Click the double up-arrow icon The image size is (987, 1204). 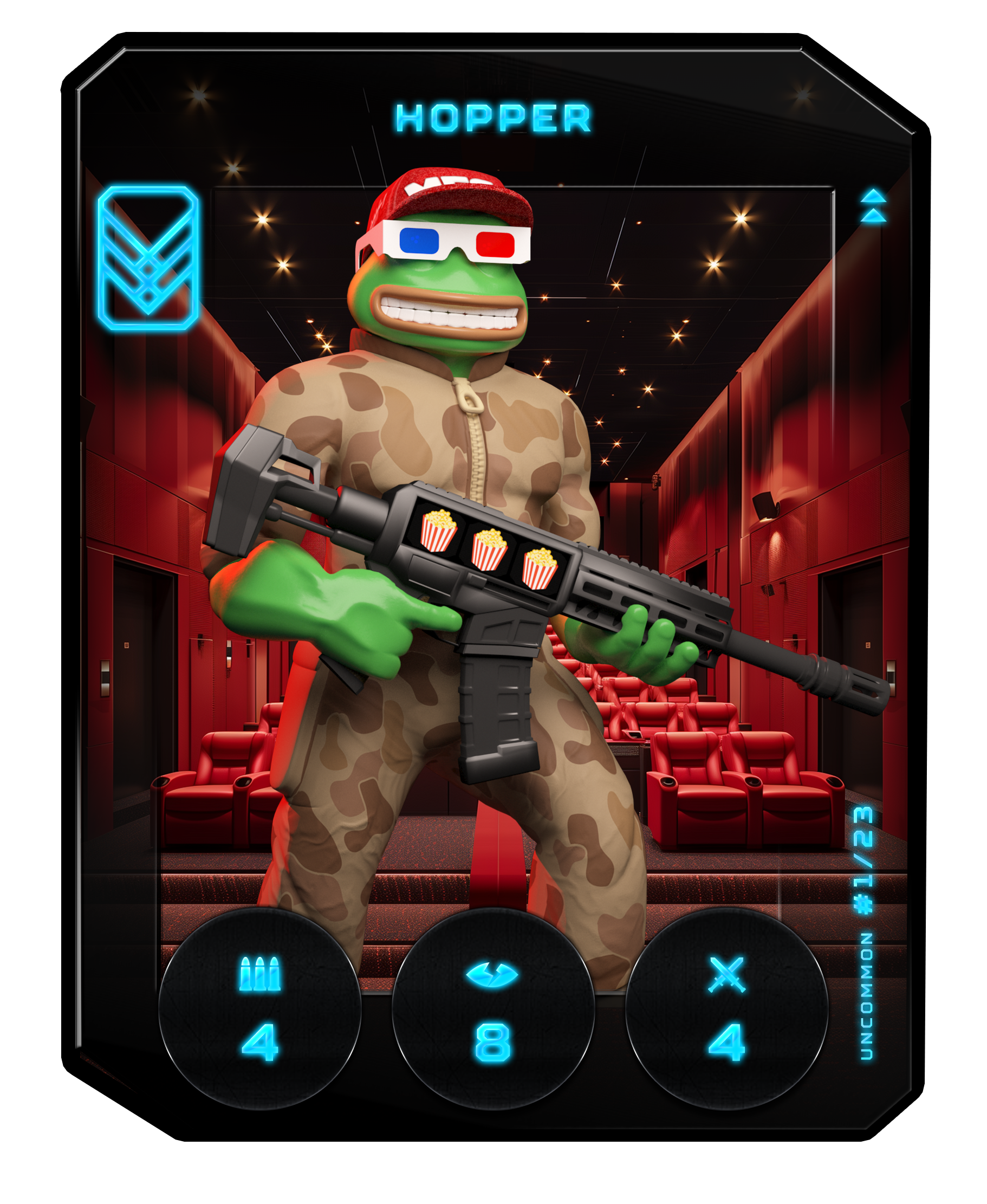tap(873, 206)
